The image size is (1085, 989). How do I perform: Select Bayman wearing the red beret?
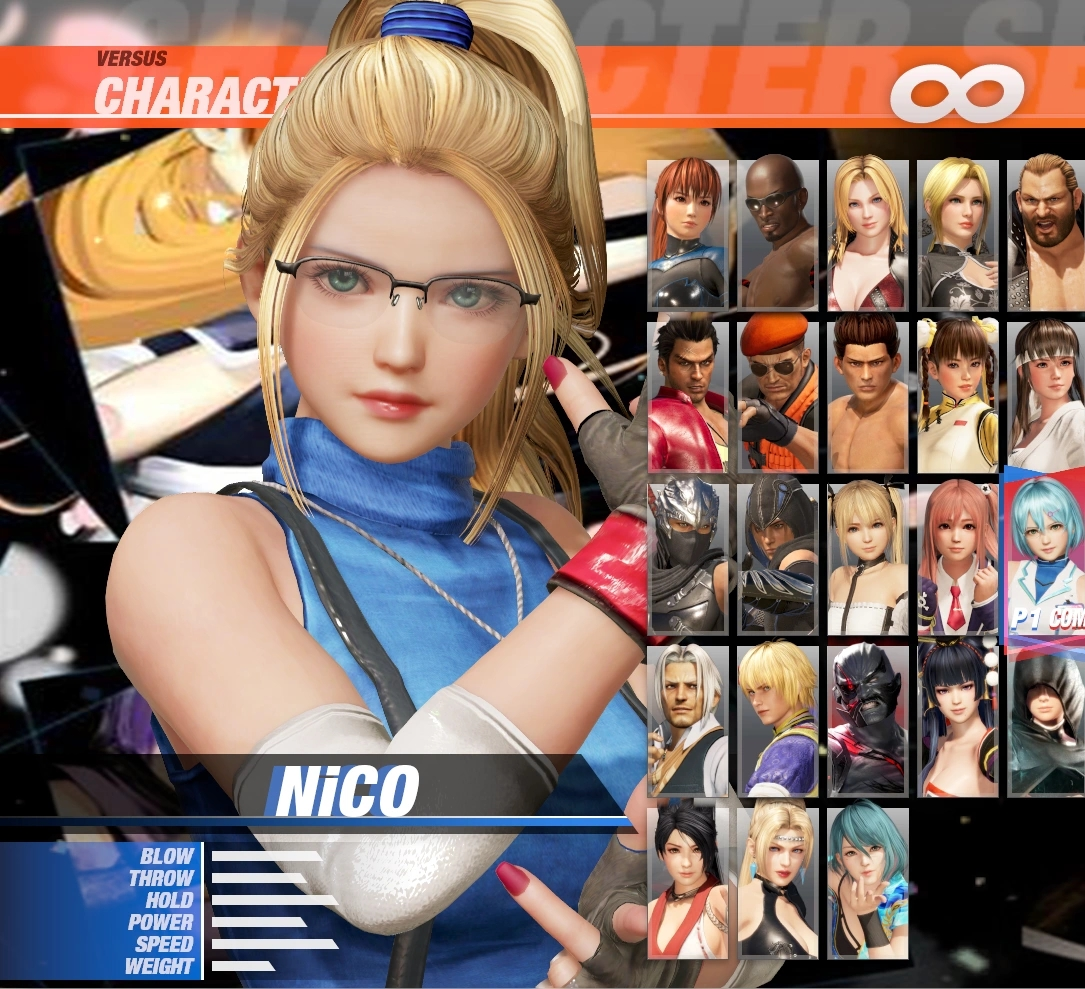tap(777, 396)
